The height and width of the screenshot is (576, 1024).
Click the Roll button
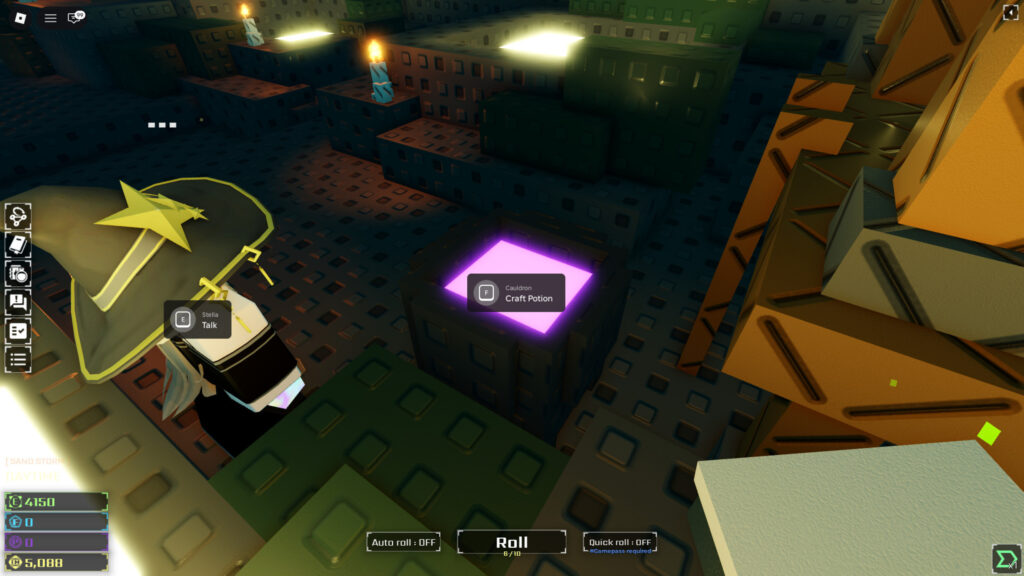512,543
